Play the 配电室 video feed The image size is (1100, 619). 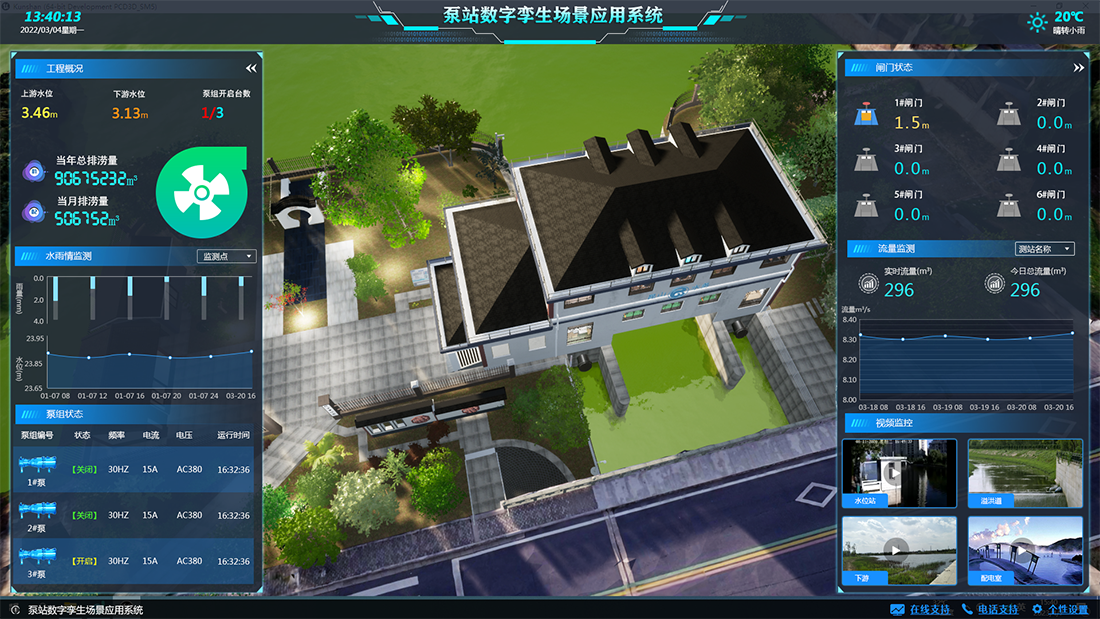(x=1025, y=549)
